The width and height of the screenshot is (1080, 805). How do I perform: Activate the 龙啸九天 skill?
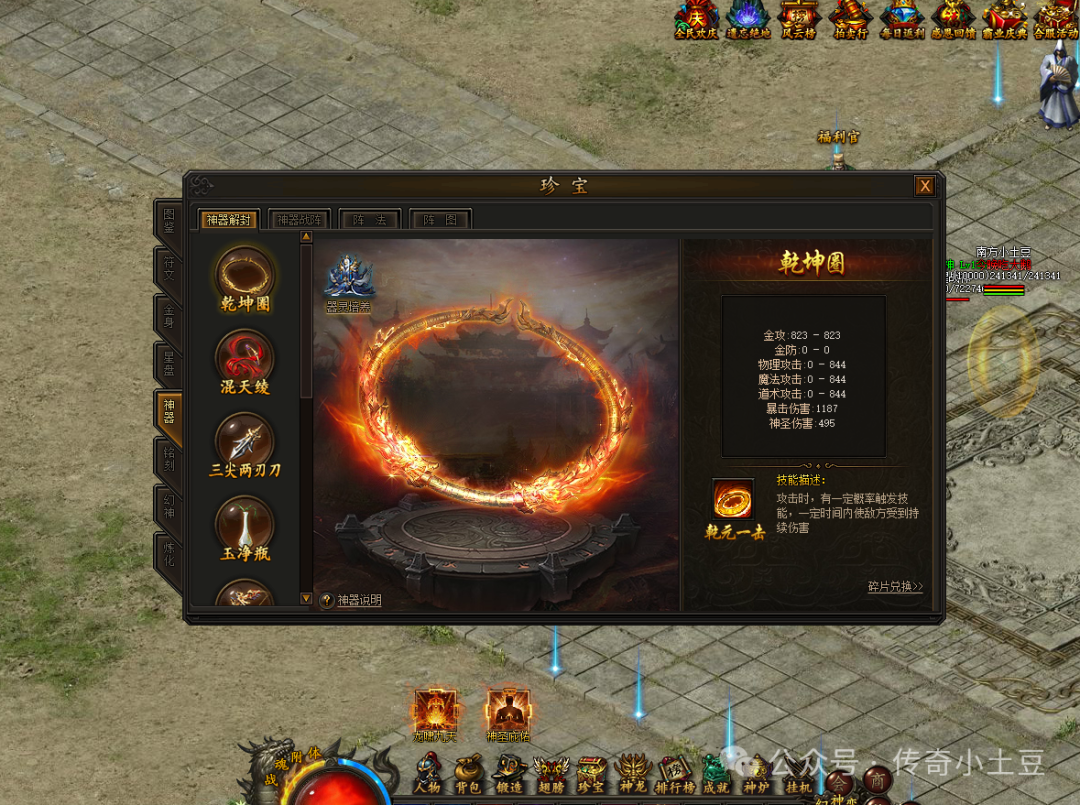tap(435, 710)
